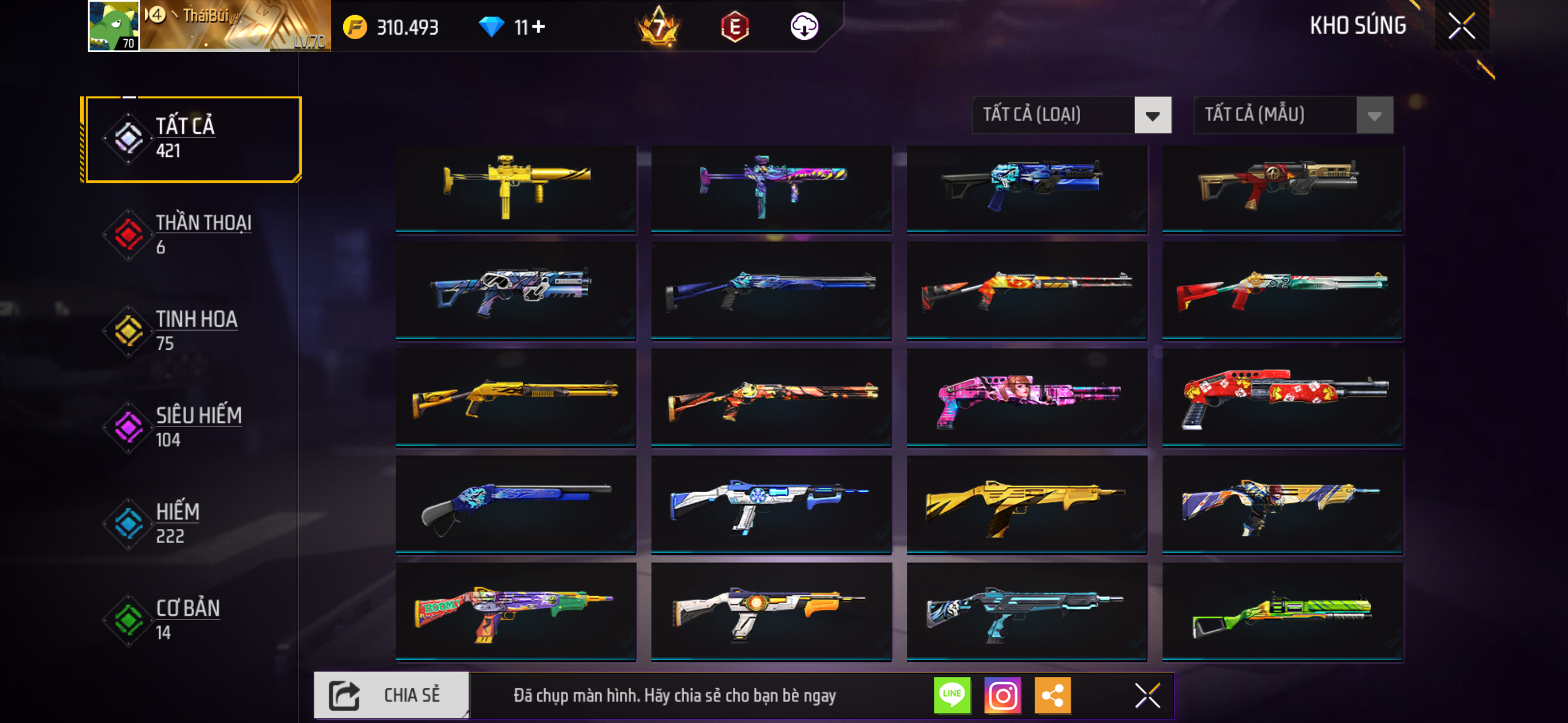Open the player profile avatar

click(114, 26)
